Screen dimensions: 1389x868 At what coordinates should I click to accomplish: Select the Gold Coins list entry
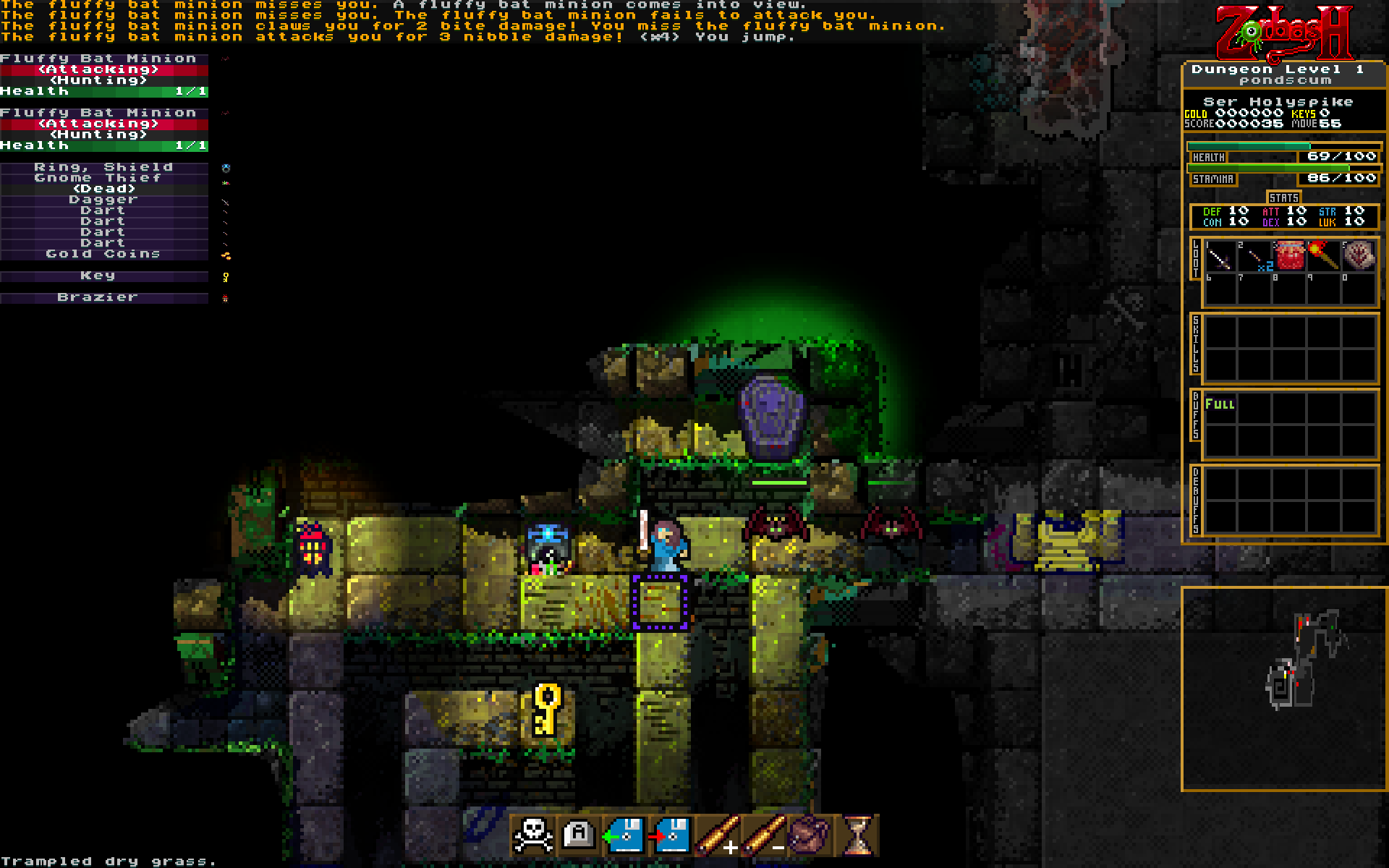(103, 254)
